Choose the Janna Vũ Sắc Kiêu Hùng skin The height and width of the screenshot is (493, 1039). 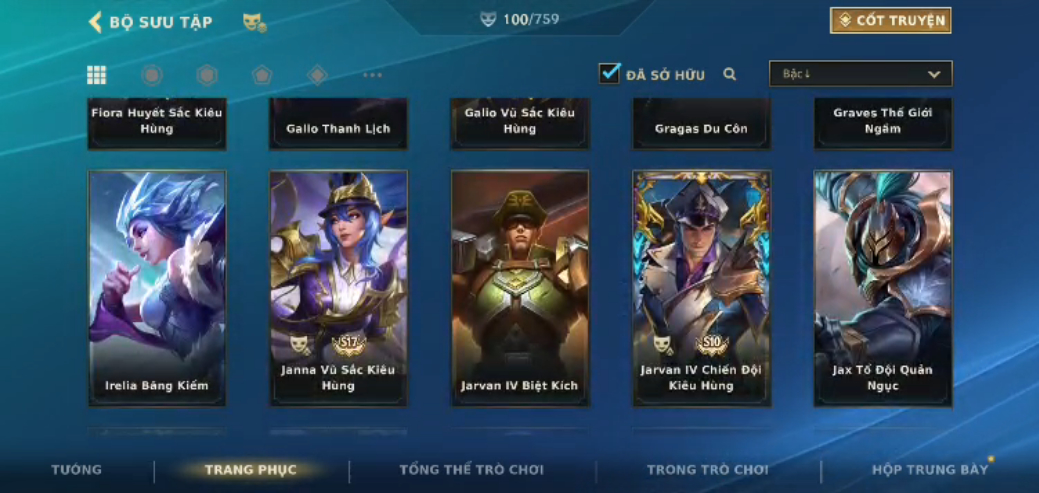point(338,288)
